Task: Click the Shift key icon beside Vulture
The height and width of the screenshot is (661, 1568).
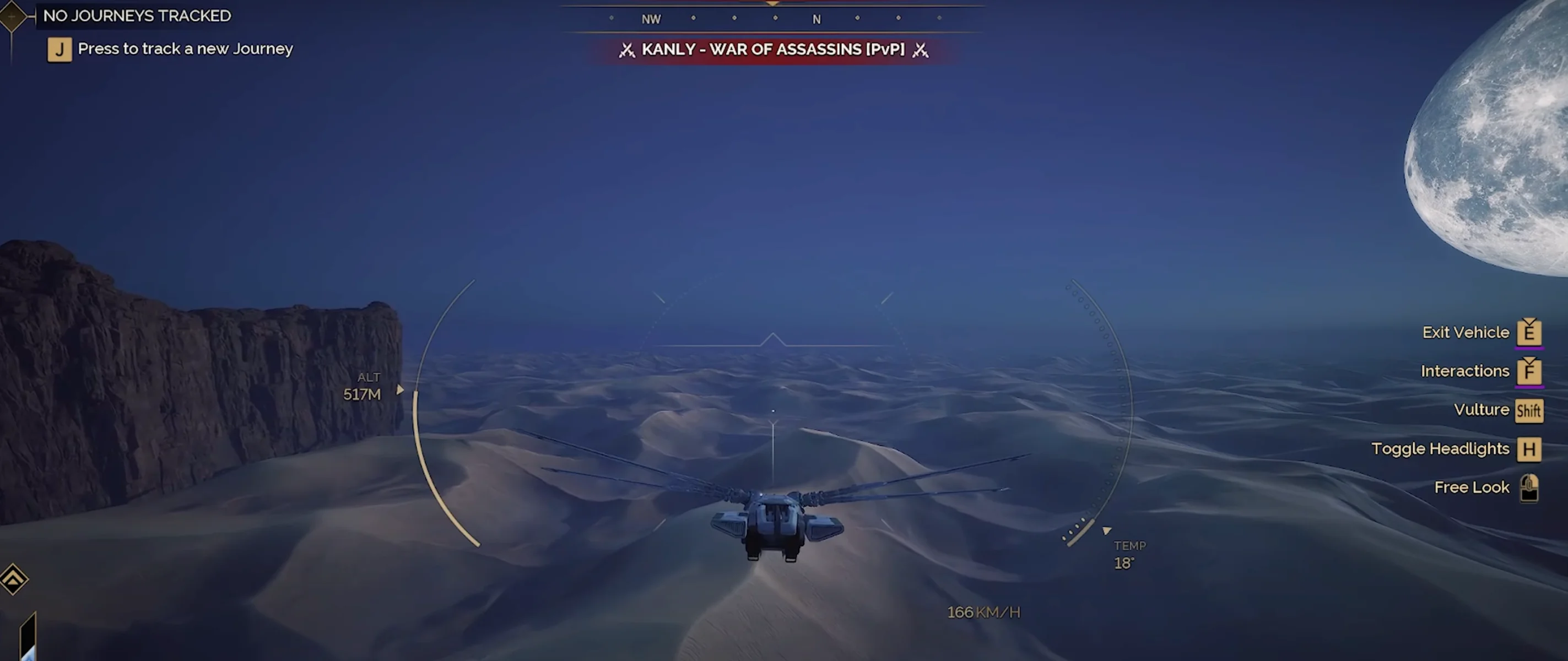Action: pos(1529,410)
